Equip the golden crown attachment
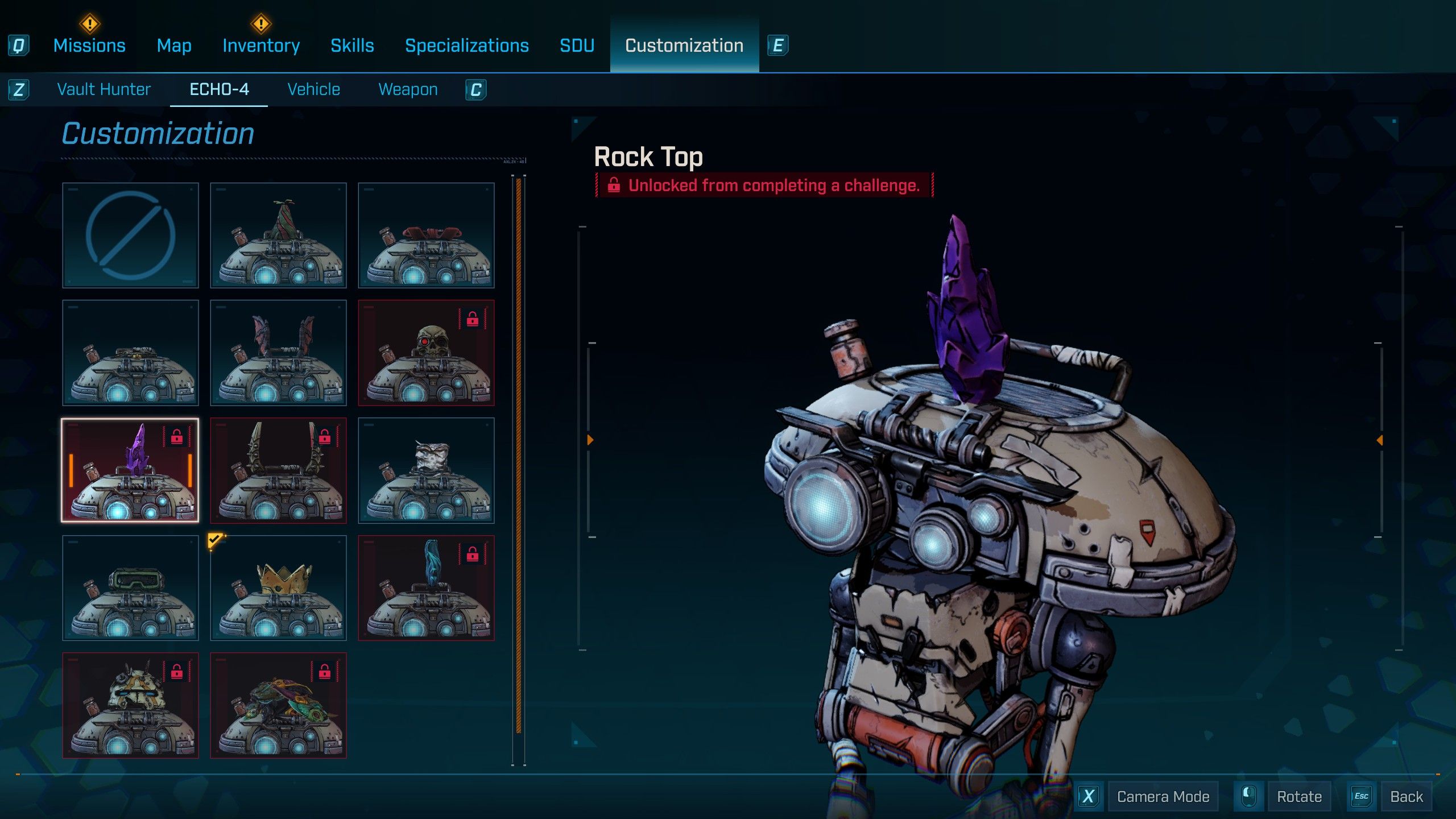Screen dimensions: 1456x819 point(278,588)
